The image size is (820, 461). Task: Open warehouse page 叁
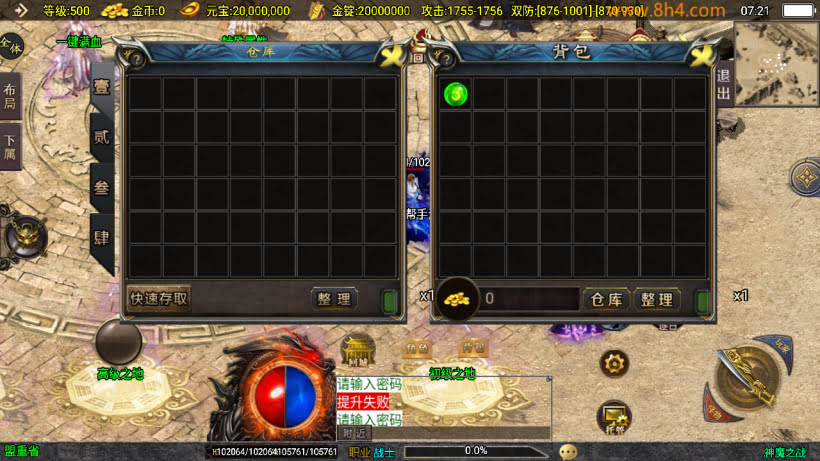tap(102, 188)
